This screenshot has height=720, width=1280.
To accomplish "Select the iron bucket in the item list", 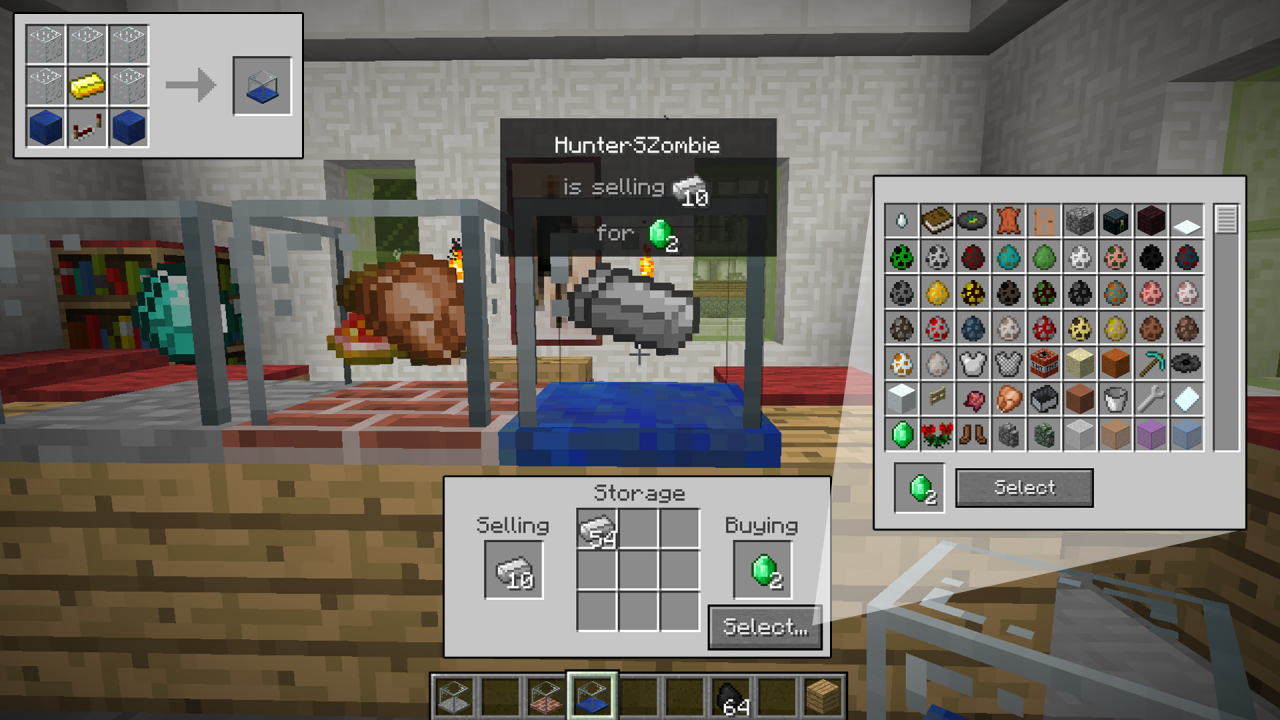I will coord(1115,399).
